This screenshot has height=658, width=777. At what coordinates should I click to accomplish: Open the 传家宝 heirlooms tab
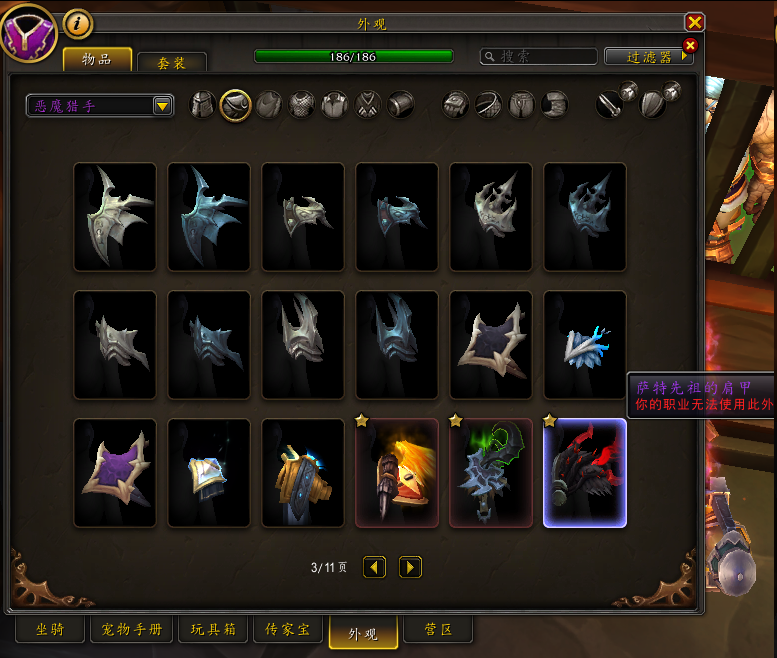coord(287,630)
